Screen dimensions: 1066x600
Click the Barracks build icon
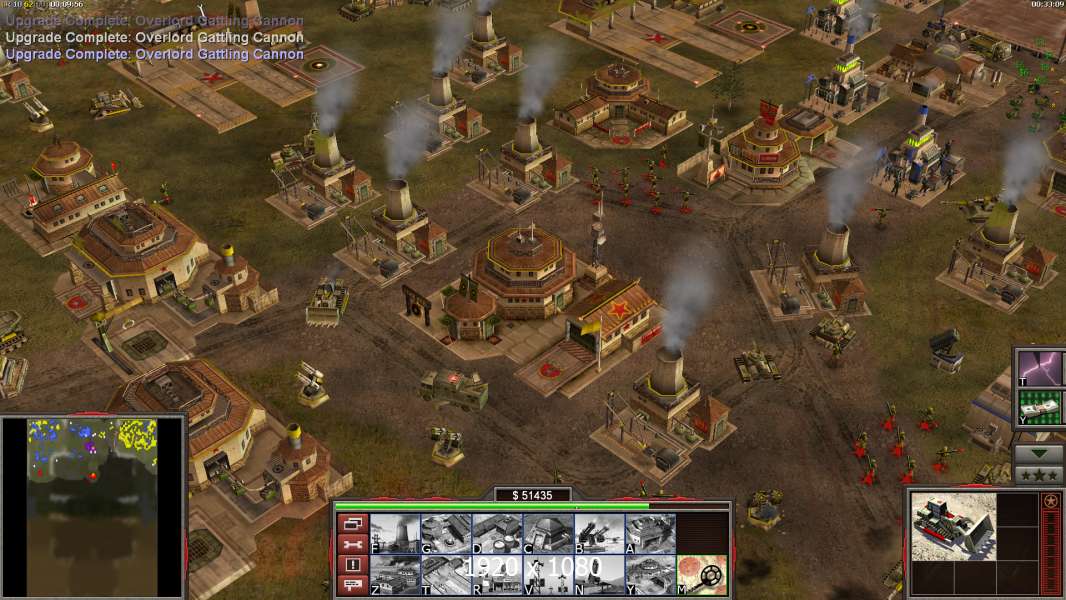pyautogui.click(x=446, y=533)
